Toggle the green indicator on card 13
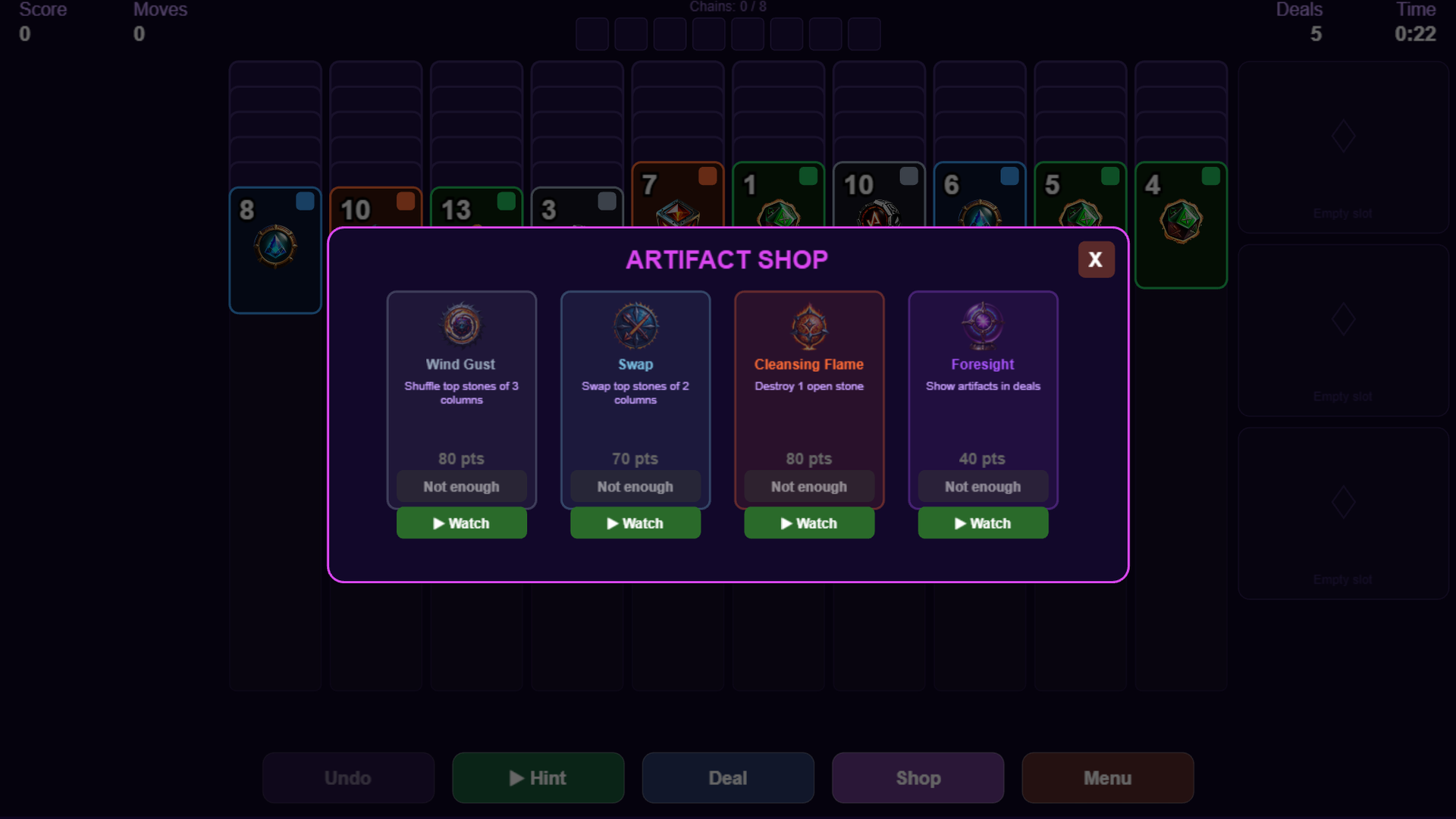 (507, 202)
